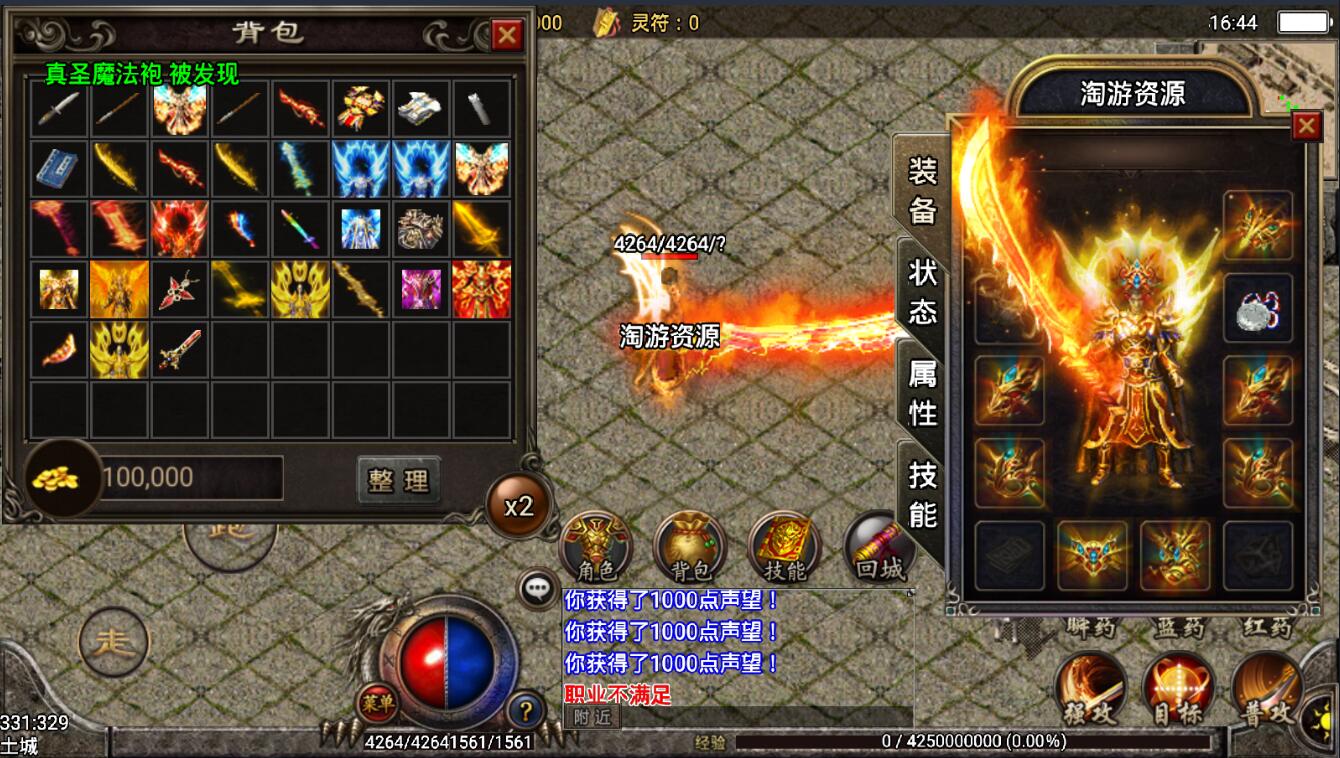Select the 附近 nearby chat channel
Image resolution: width=1340 pixels, height=758 pixels.
[x=591, y=717]
